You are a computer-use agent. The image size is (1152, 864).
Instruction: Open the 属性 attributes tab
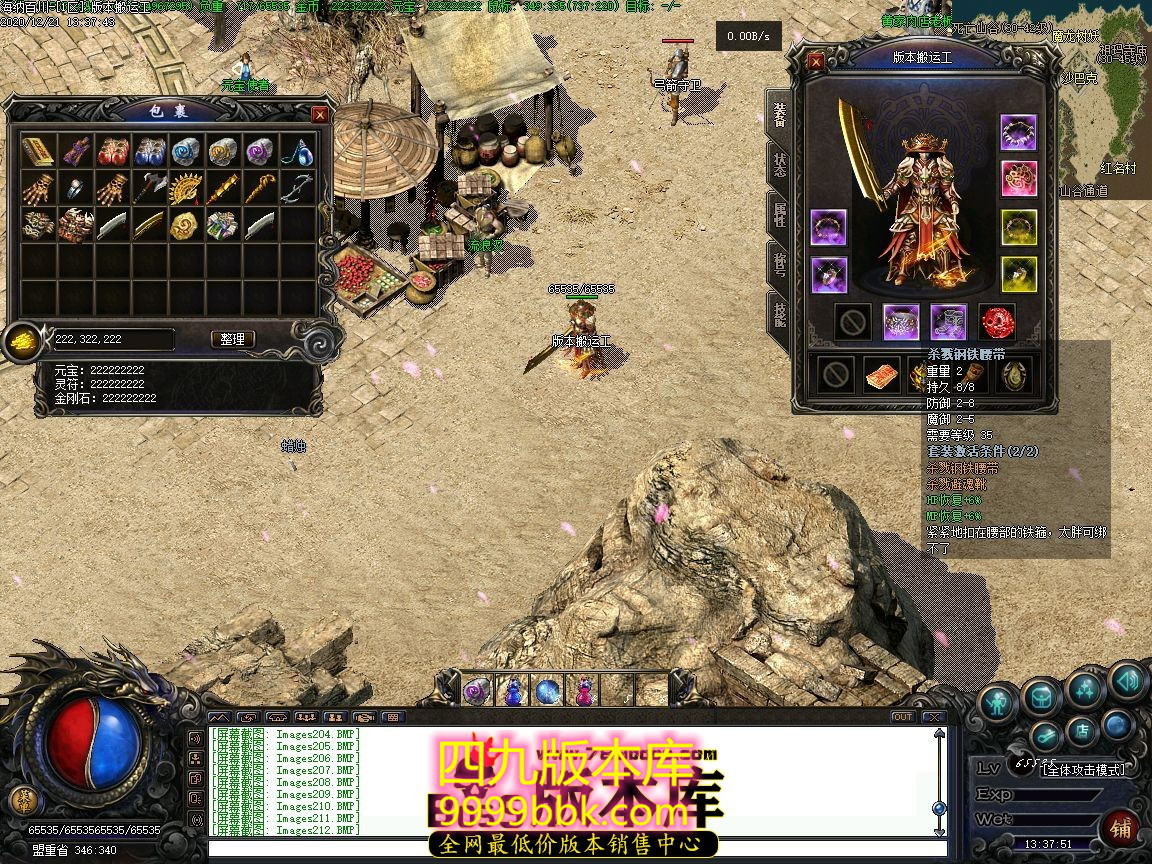tap(779, 214)
